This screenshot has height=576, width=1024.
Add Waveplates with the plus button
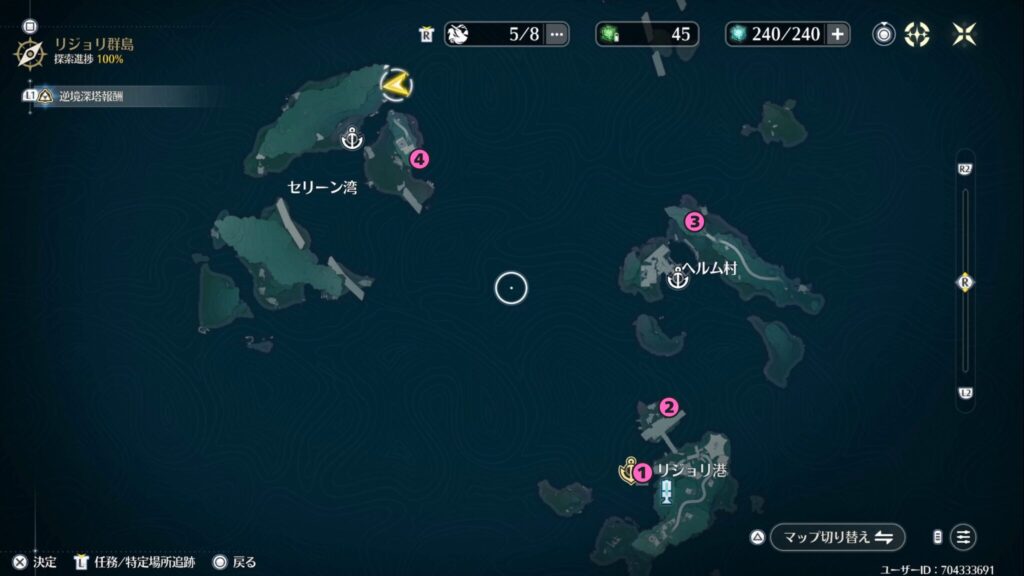837,34
